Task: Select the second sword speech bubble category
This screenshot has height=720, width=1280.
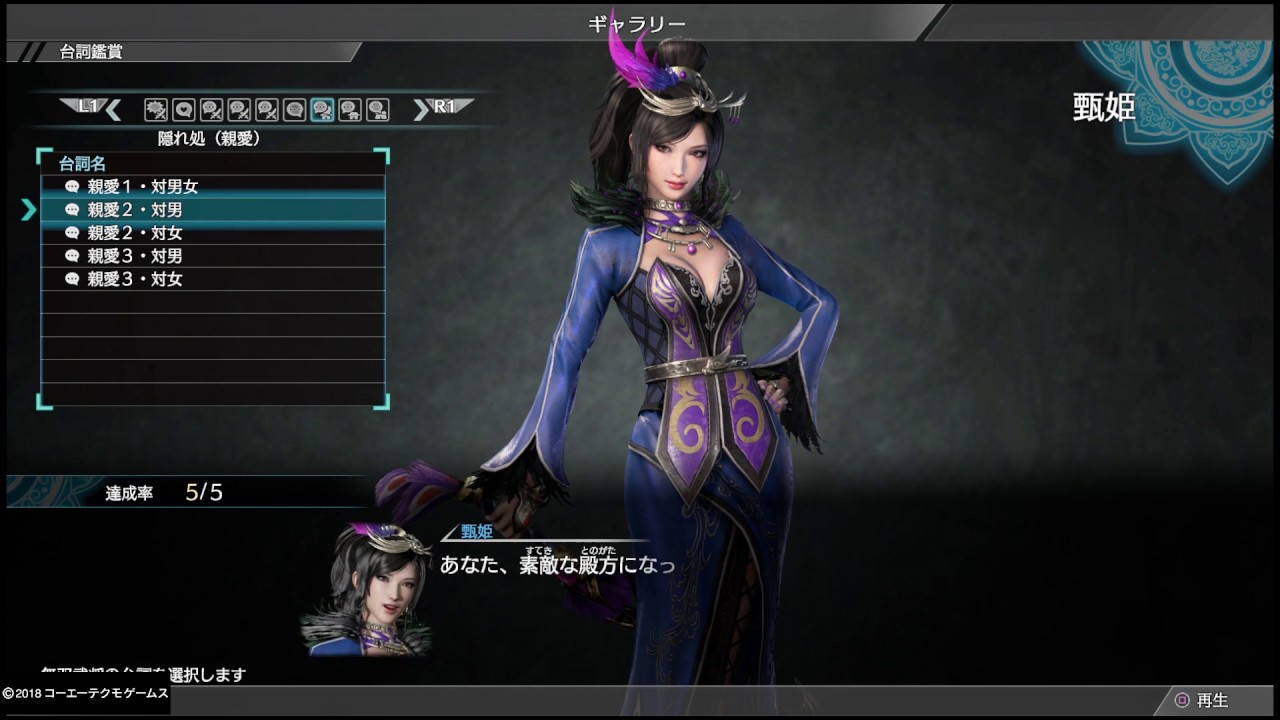Action: pos(240,108)
